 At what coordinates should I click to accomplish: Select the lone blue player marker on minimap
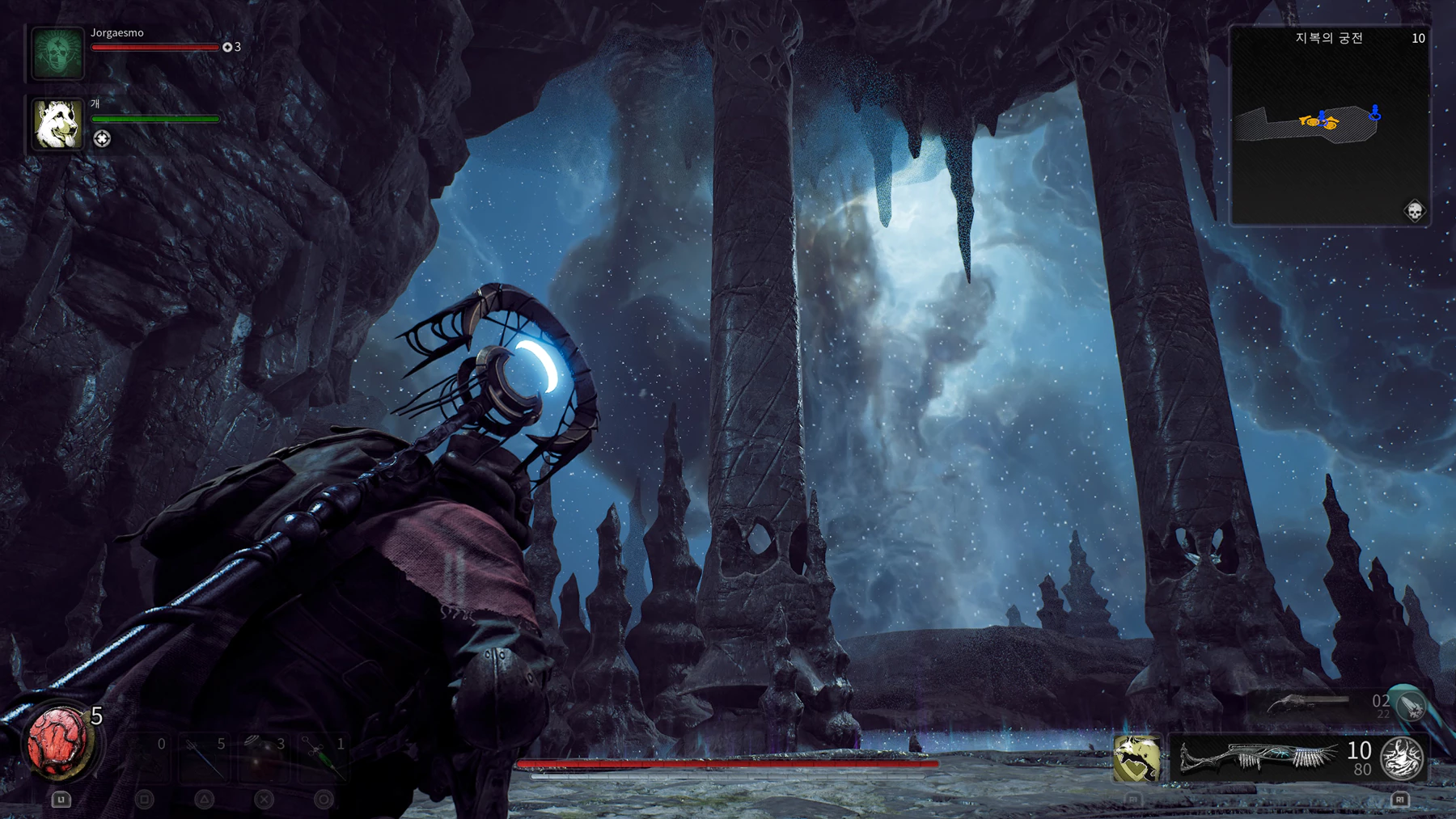click(x=1374, y=113)
